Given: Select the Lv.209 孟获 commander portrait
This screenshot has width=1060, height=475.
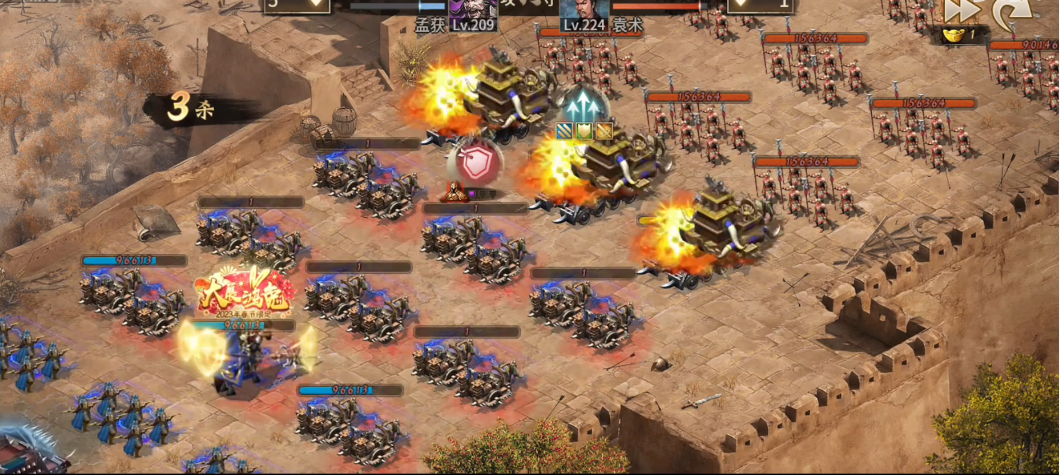Looking at the screenshot, I should tap(472, 8).
